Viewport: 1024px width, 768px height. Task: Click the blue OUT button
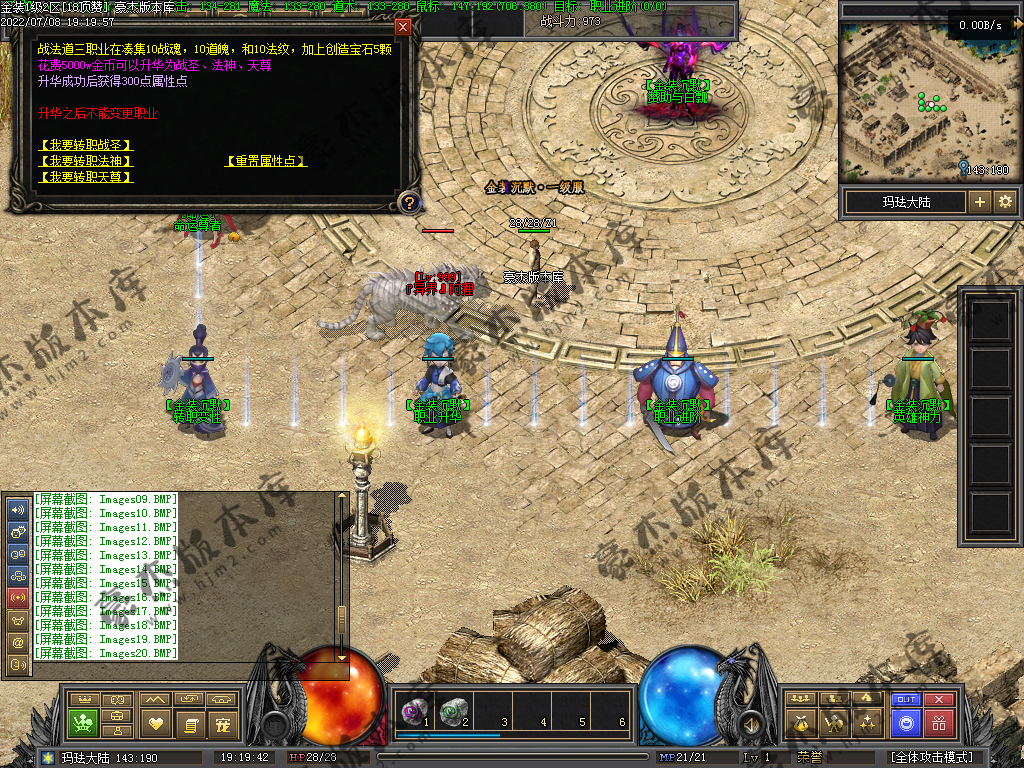[x=906, y=700]
